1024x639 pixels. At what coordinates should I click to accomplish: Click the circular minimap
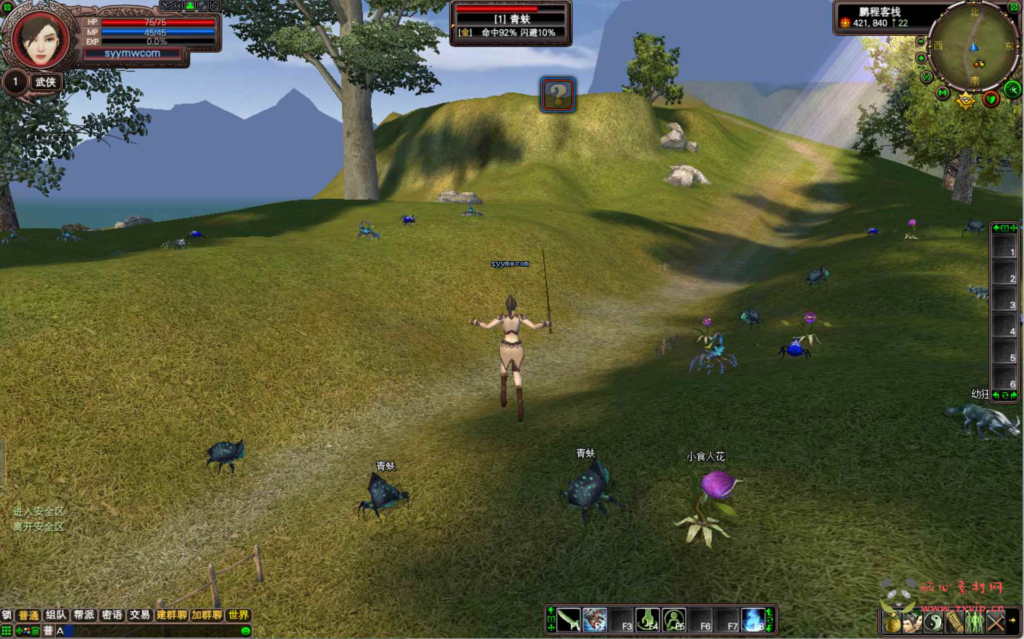[x=972, y=45]
